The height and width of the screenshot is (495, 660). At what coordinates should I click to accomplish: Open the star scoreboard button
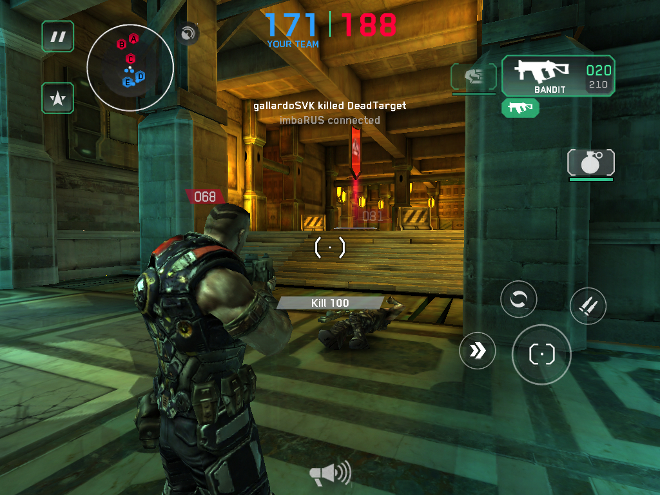point(58,97)
